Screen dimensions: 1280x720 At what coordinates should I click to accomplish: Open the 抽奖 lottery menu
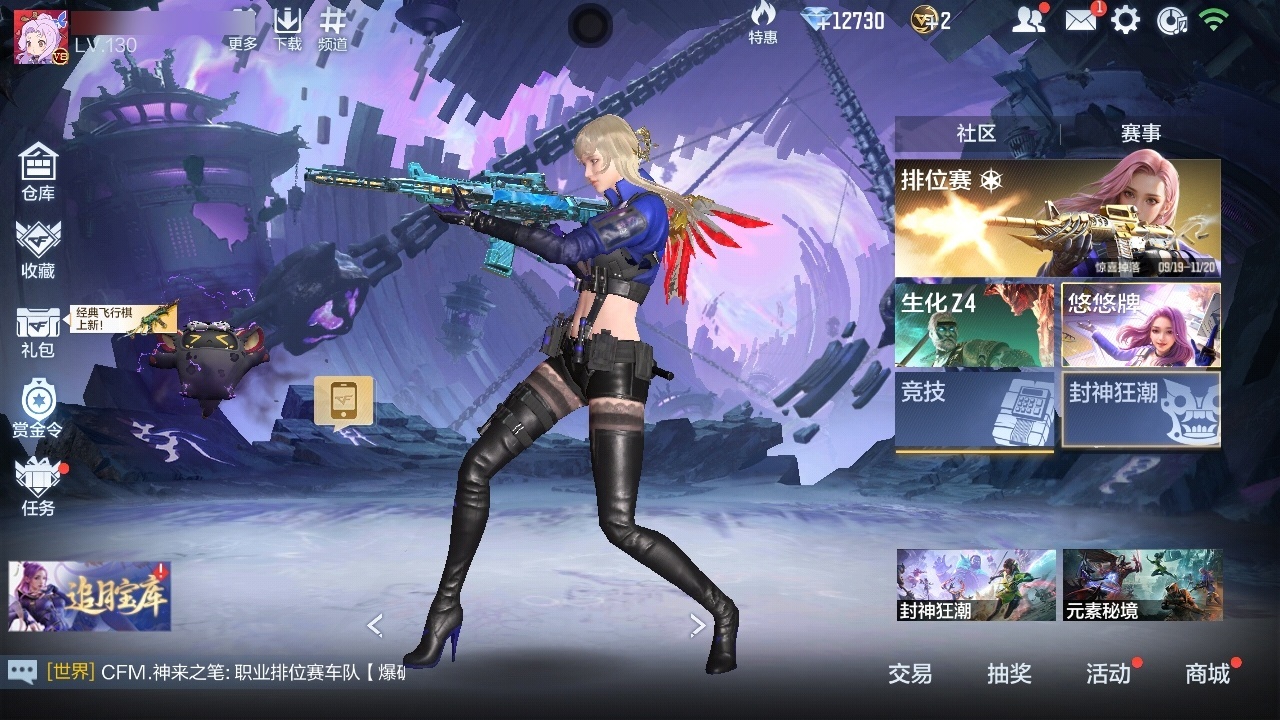coord(1009,674)
